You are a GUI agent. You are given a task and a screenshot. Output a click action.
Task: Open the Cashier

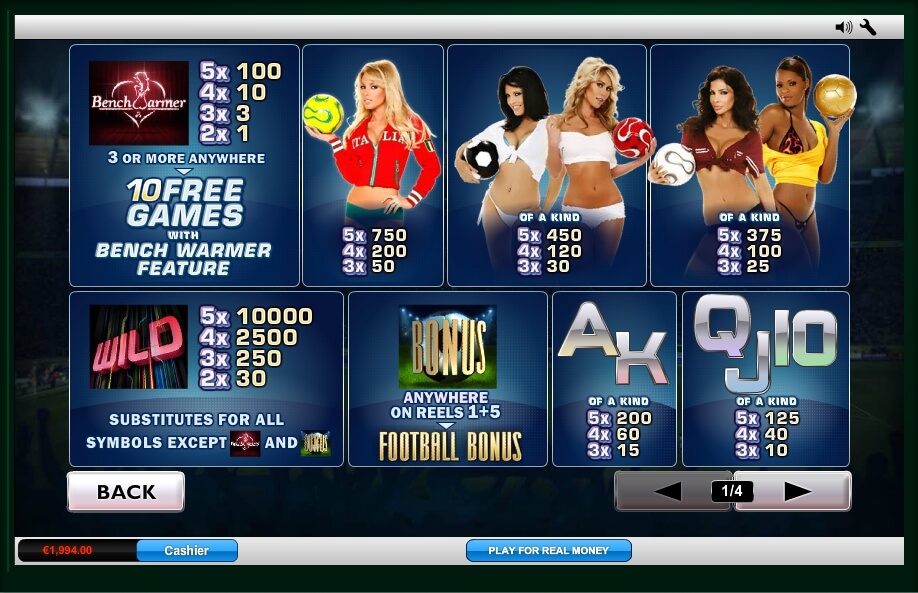coord(187,550)
